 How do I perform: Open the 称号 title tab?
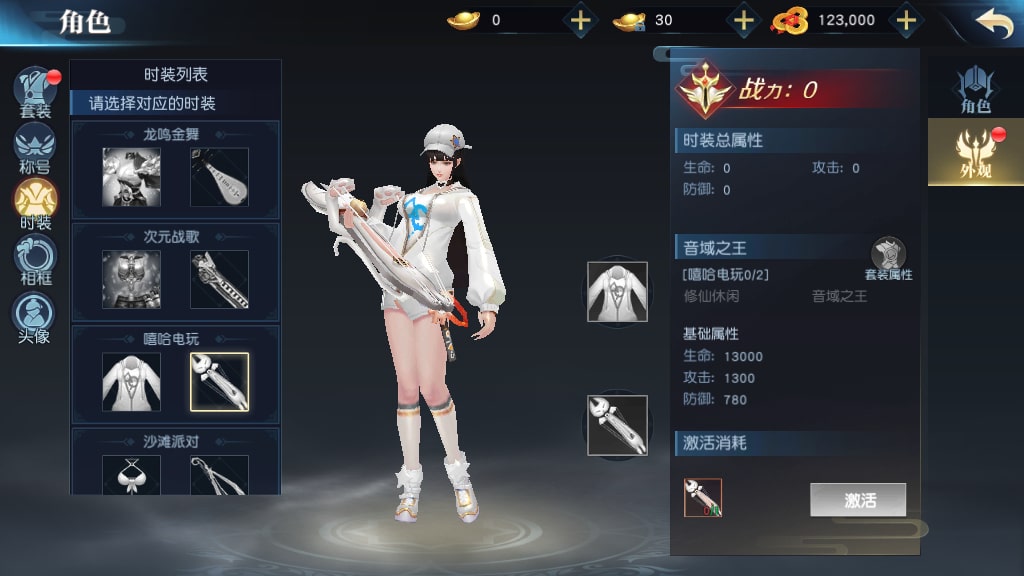35,146
